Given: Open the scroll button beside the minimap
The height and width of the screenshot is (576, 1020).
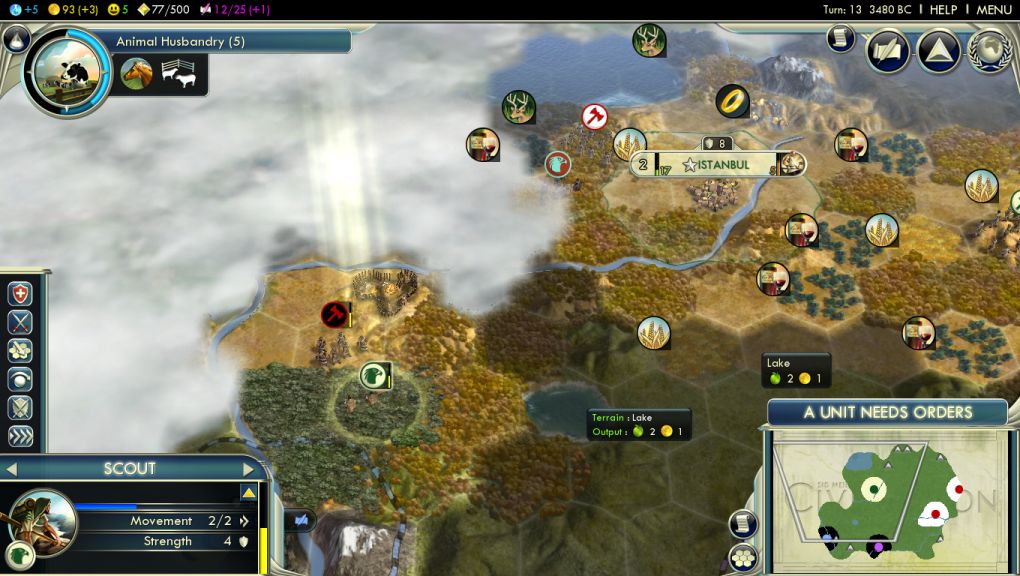Looking at the screenshot, I should click(743, 523).
